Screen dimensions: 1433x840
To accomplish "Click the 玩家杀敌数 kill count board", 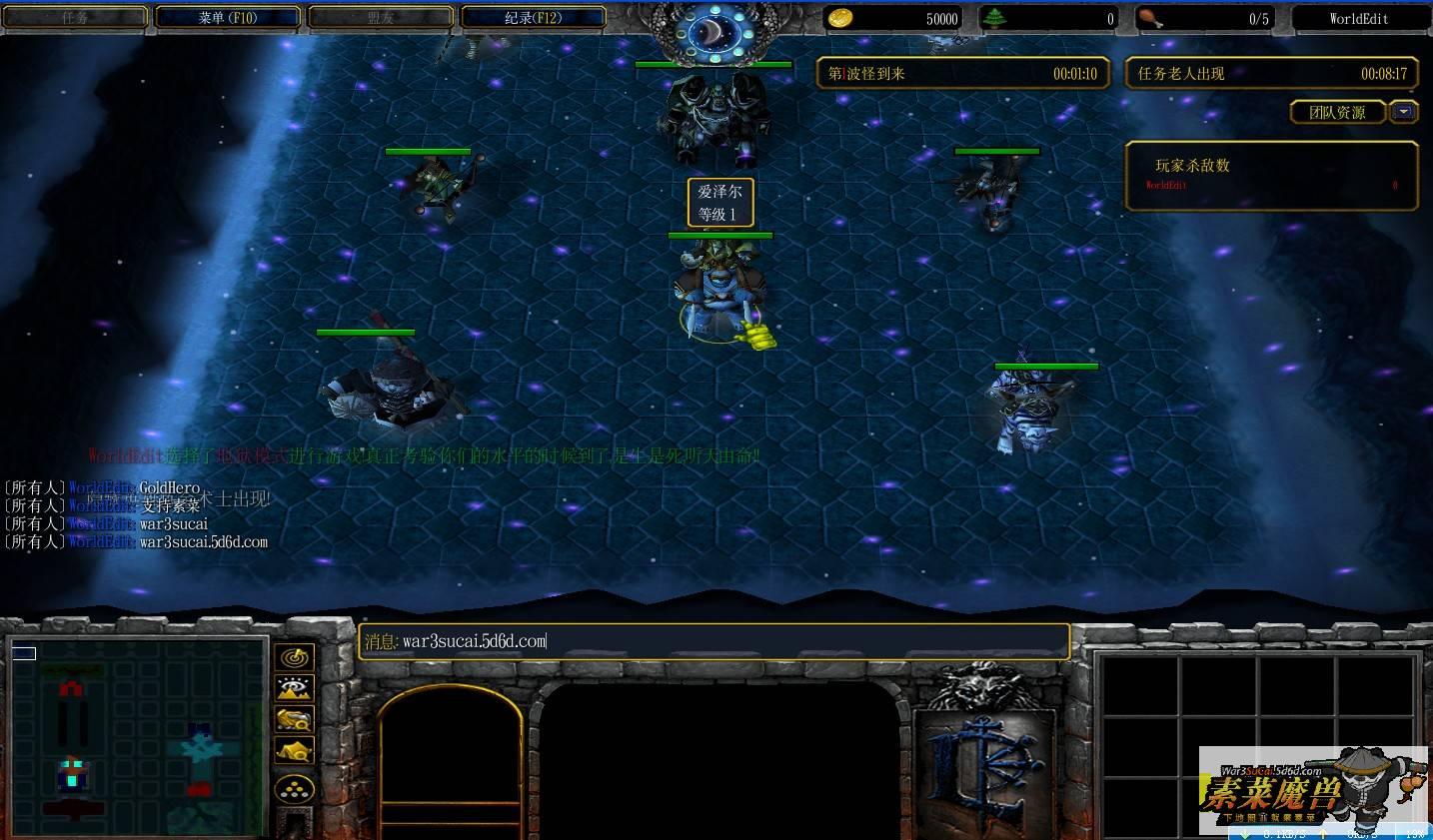I will click(x=1271, y=176).
